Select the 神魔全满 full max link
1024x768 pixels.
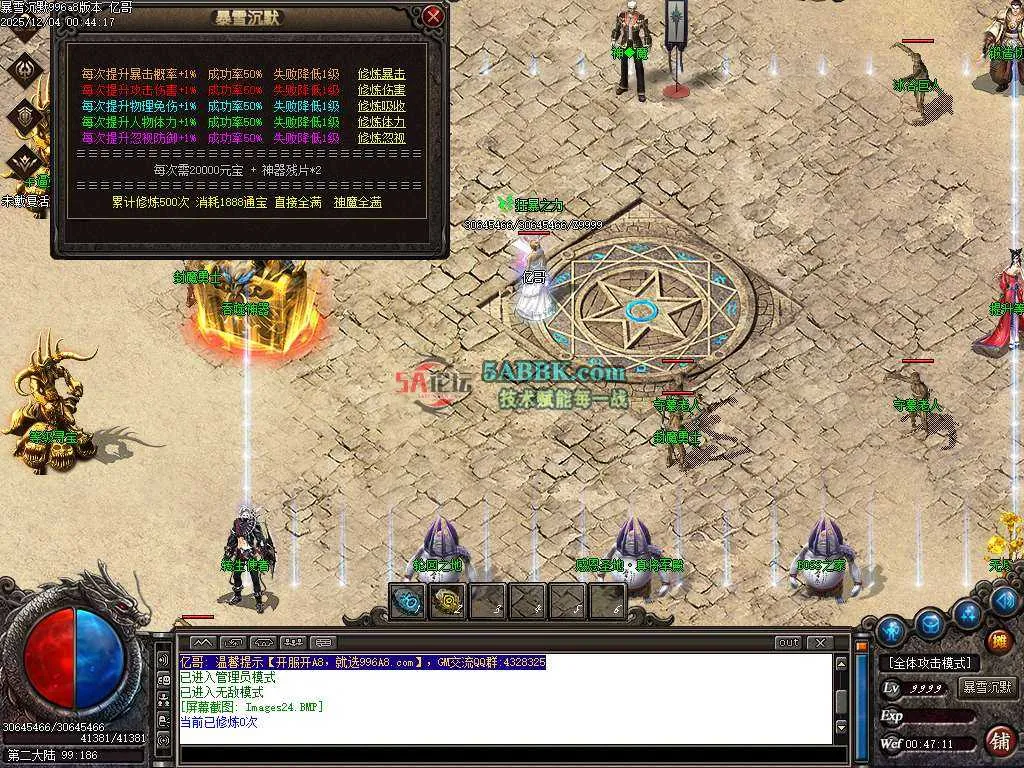pyautogui.click(x=358, y=202)
